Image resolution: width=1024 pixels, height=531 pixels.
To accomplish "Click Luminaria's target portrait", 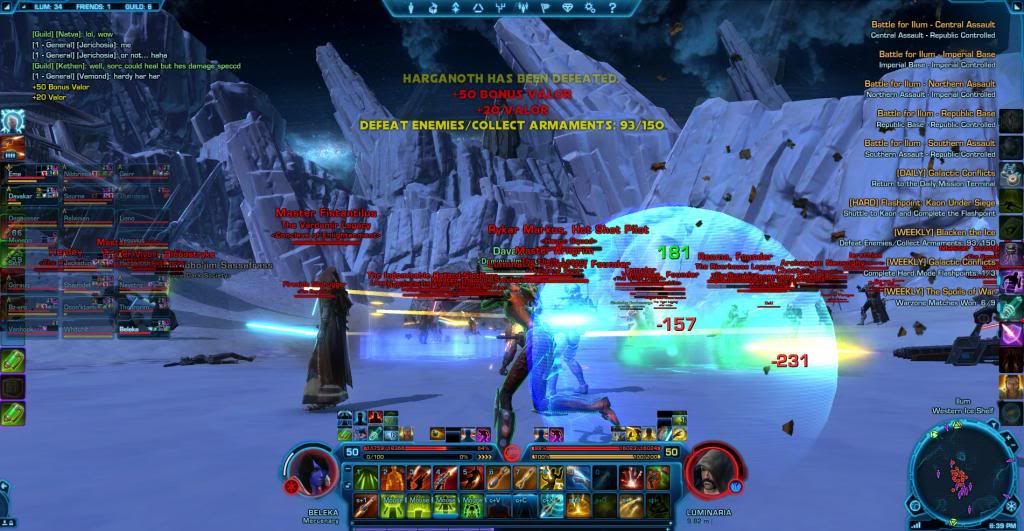I will point(713,470).
